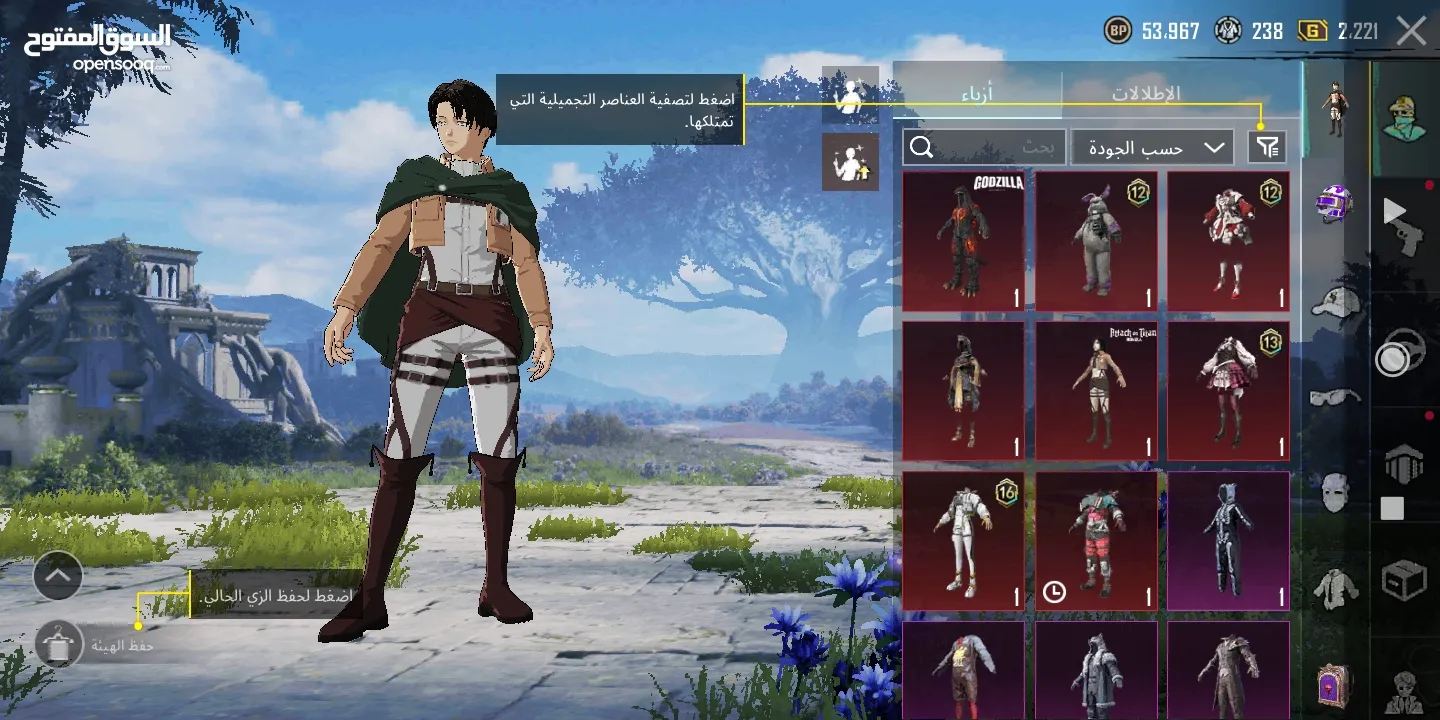Open the search magnifier in the wardrobe panel
1440x720 pixels.
pos(919,147)
